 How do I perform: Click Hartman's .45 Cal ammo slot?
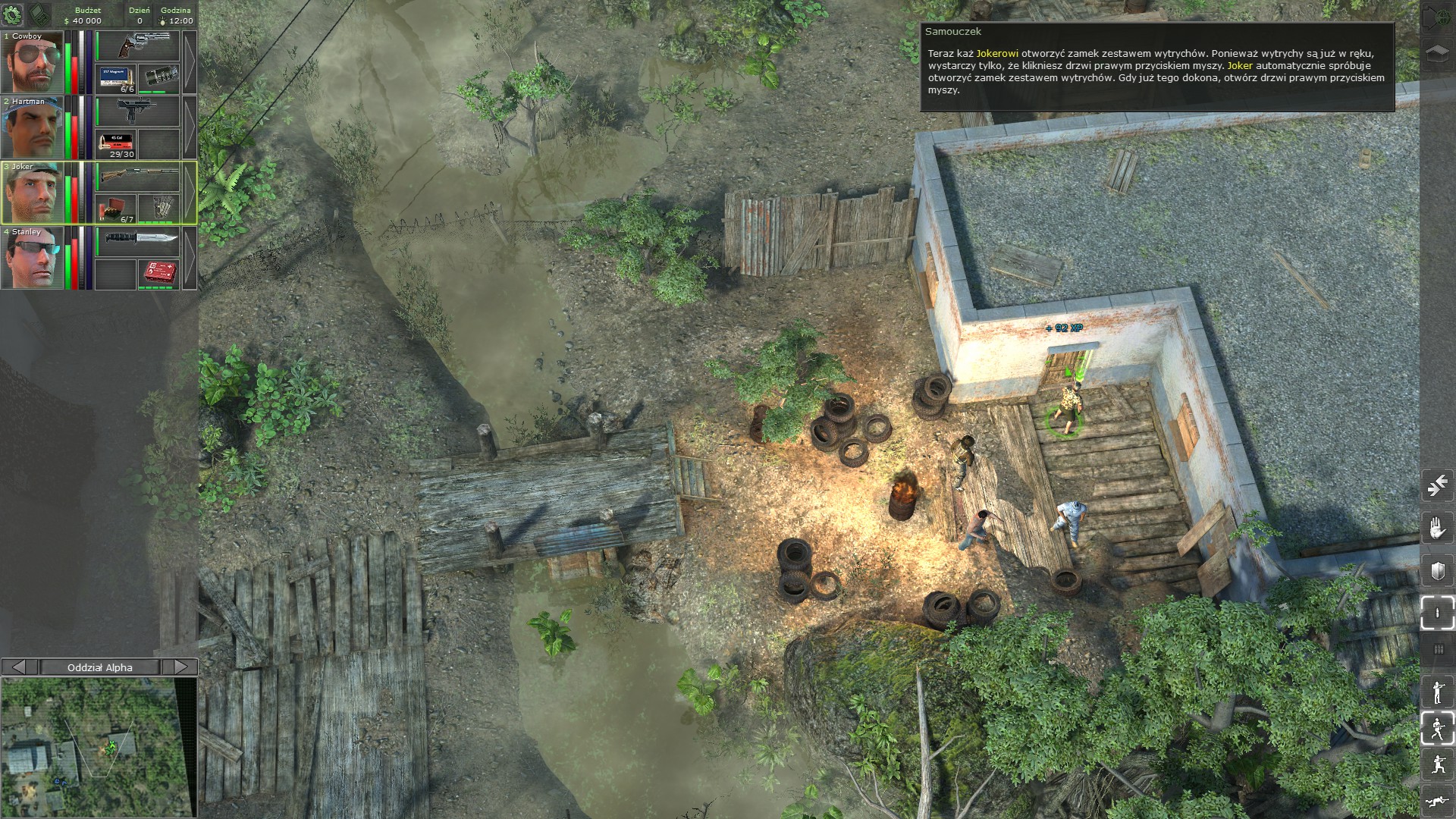(x=116, y=143)
